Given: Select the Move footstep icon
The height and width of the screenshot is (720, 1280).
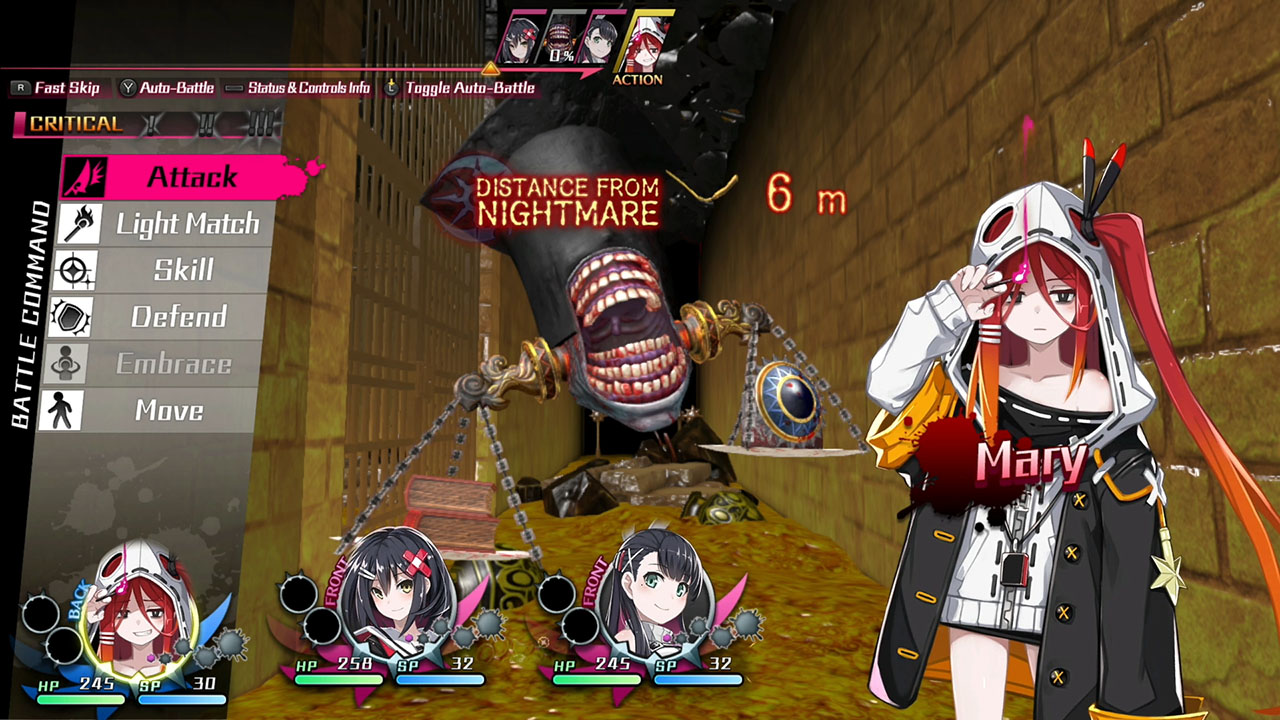Looking at the screenshot, I should [x=70, y=409].
